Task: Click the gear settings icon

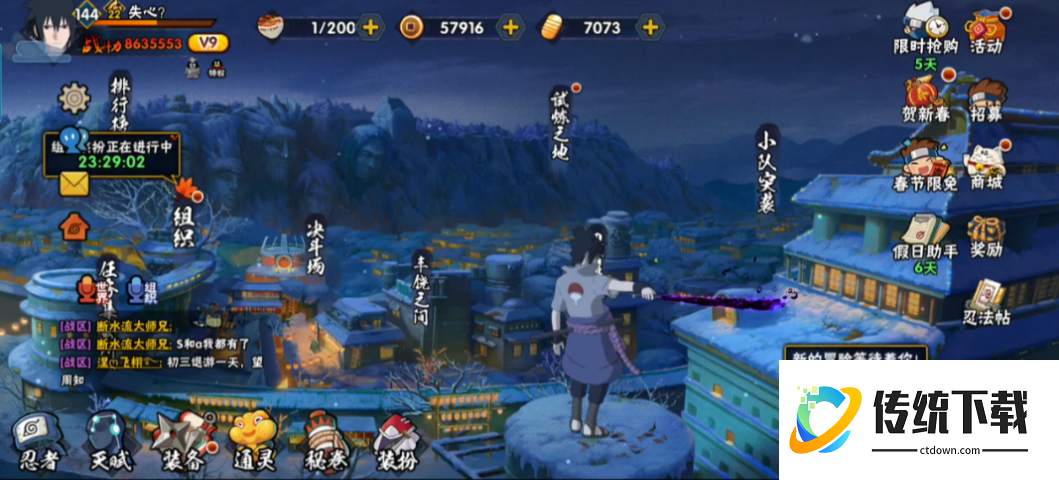Action: [74, 98]
